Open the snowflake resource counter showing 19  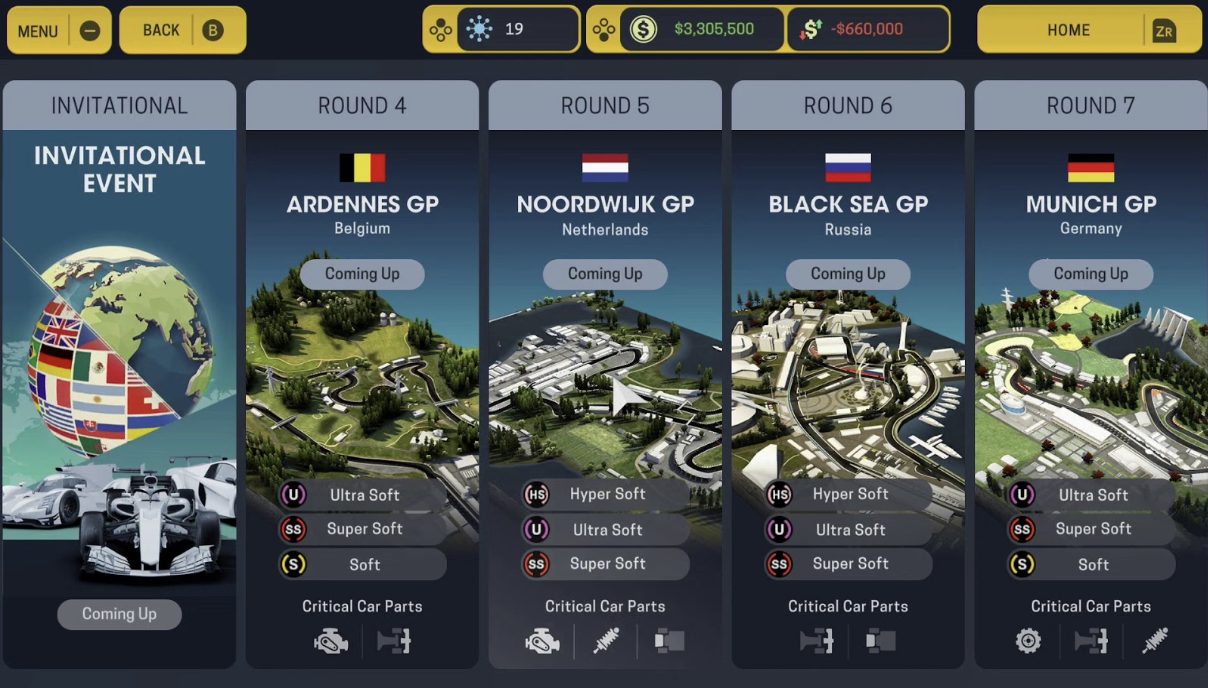(x=516, y=30)
